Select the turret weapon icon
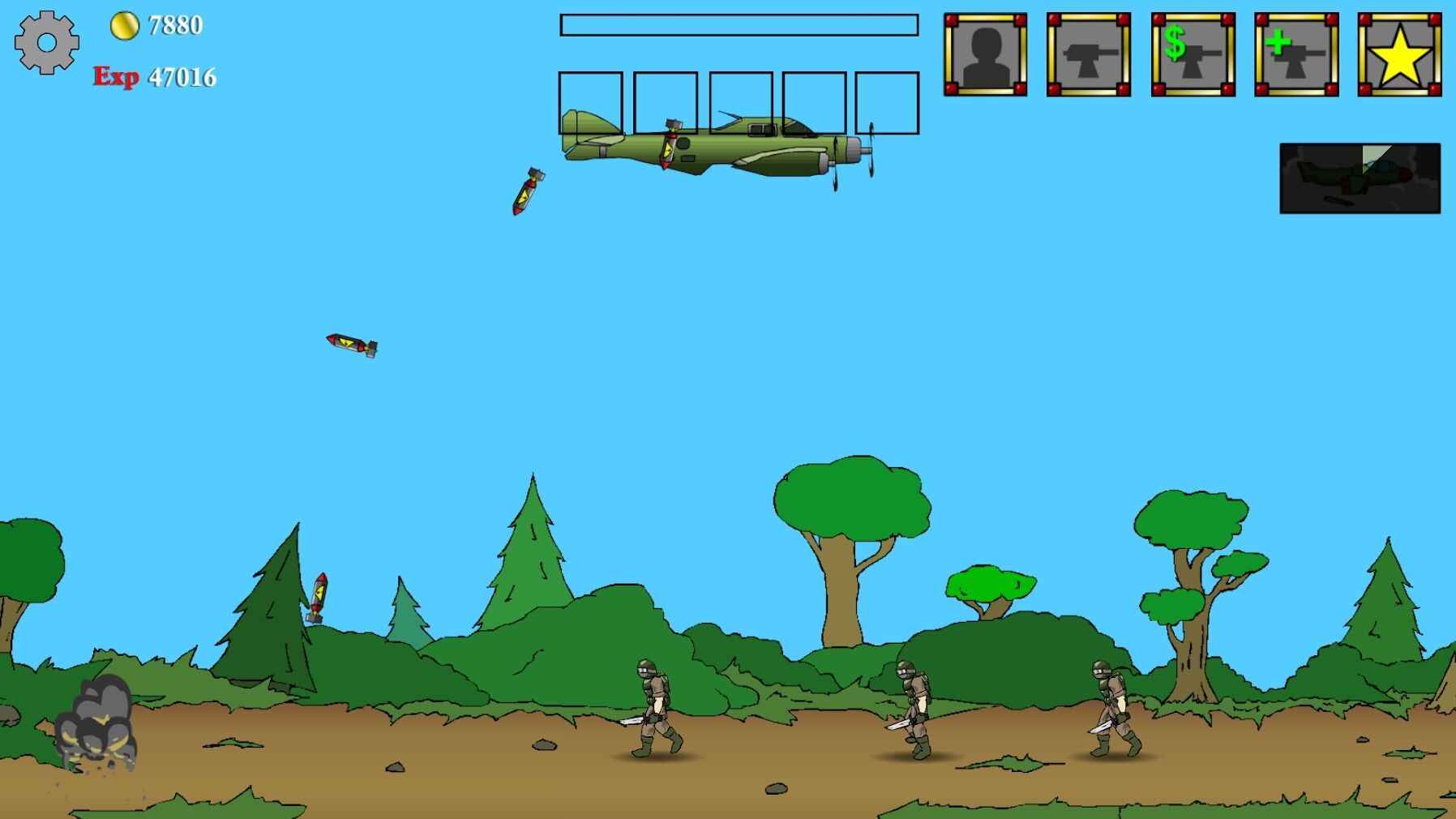1456x819 pixels. pos(1087,54)
